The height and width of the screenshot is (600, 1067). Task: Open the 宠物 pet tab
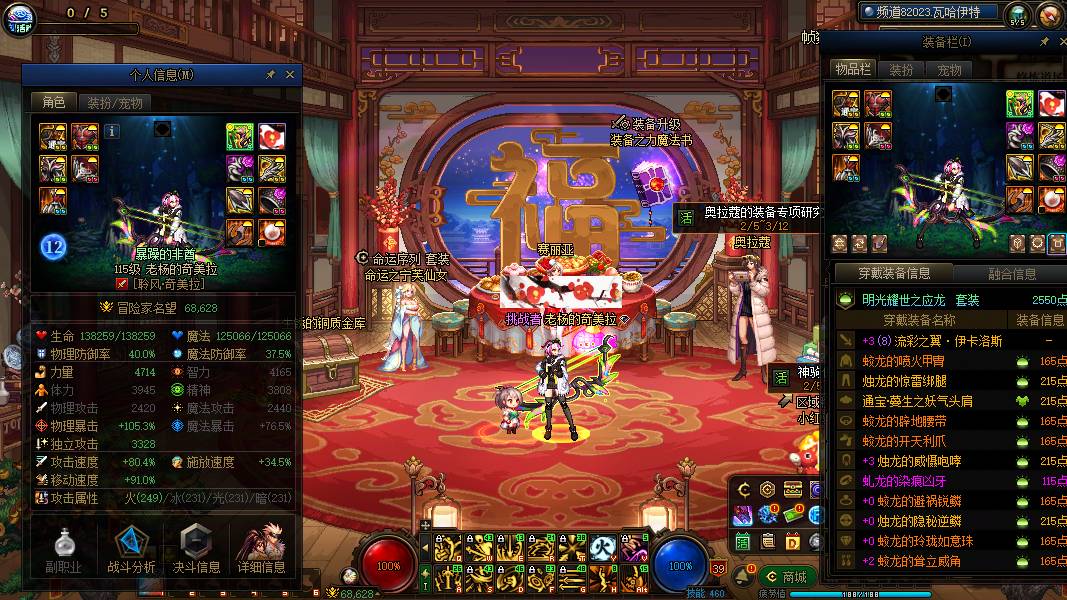[x=949, y=70]
